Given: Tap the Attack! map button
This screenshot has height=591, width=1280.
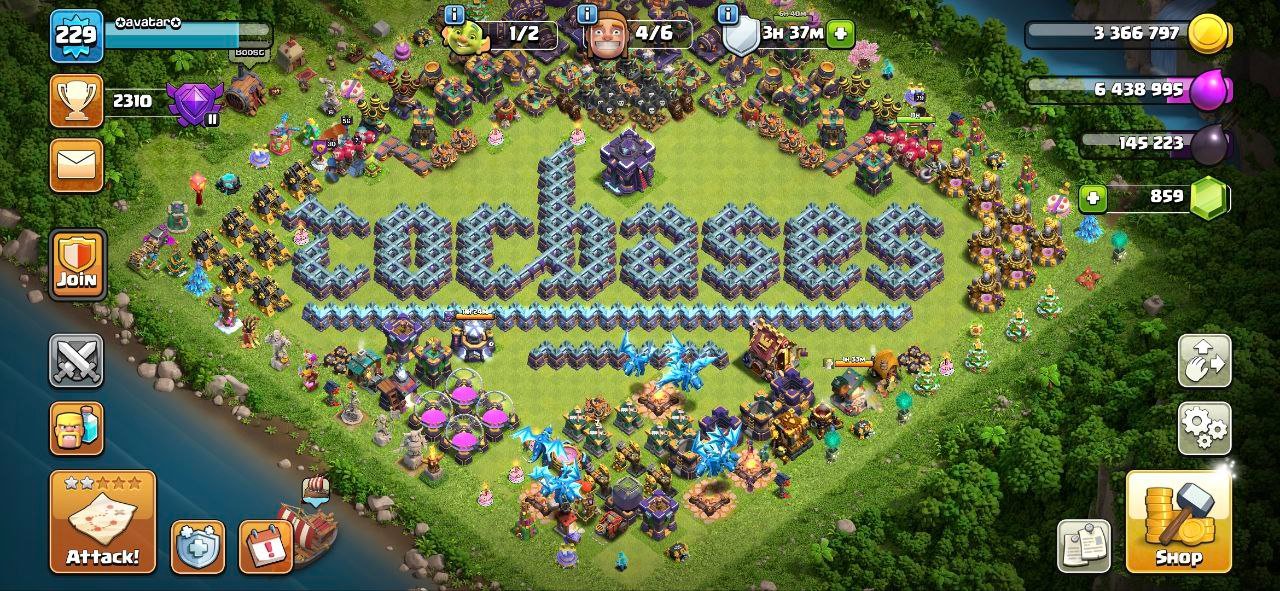Looking at the screenshot, I should (103, 521).
